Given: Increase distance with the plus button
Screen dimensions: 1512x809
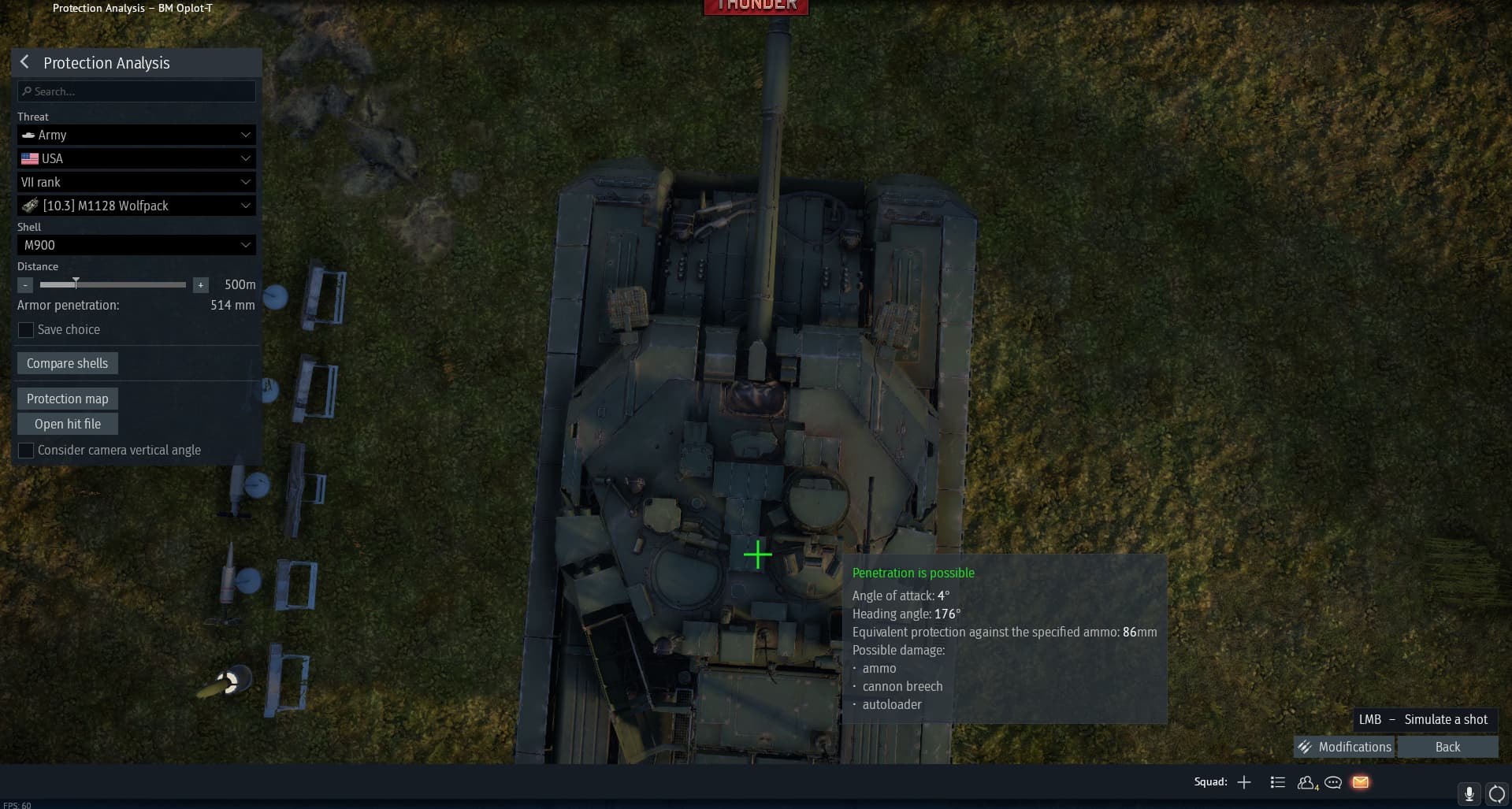Looking at the screenshot, I should click(x=201, y=285).
